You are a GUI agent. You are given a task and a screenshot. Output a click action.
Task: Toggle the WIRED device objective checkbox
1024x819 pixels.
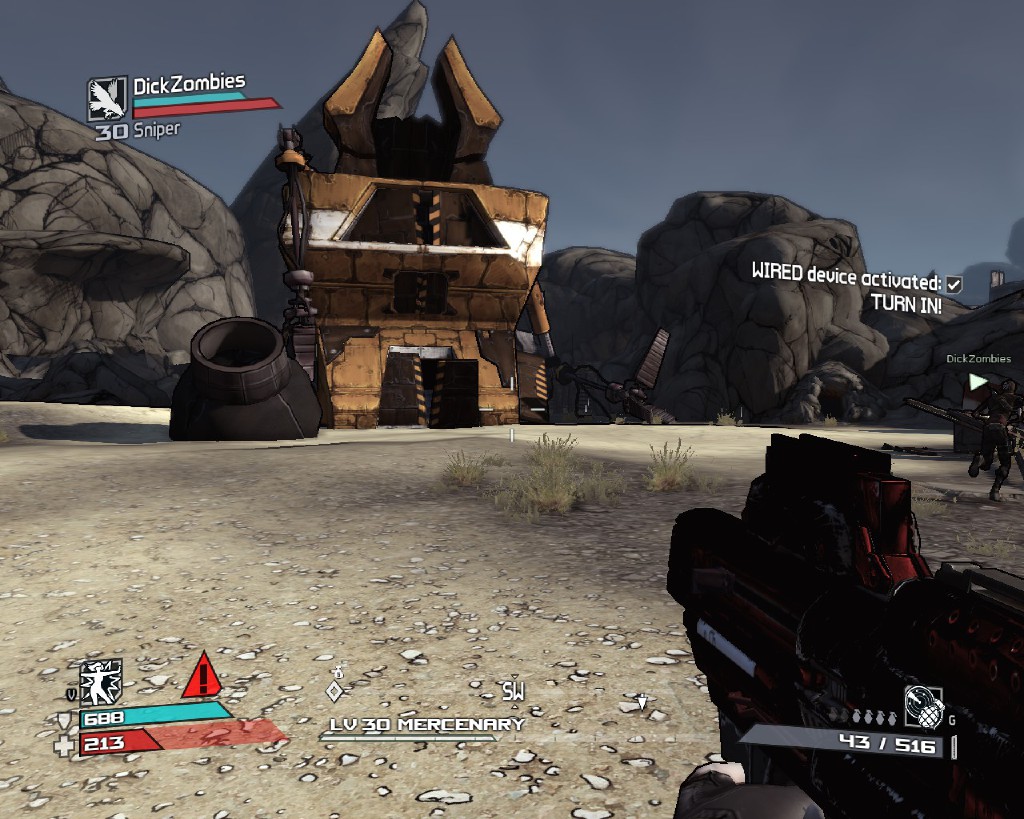[x=954, y=284]
